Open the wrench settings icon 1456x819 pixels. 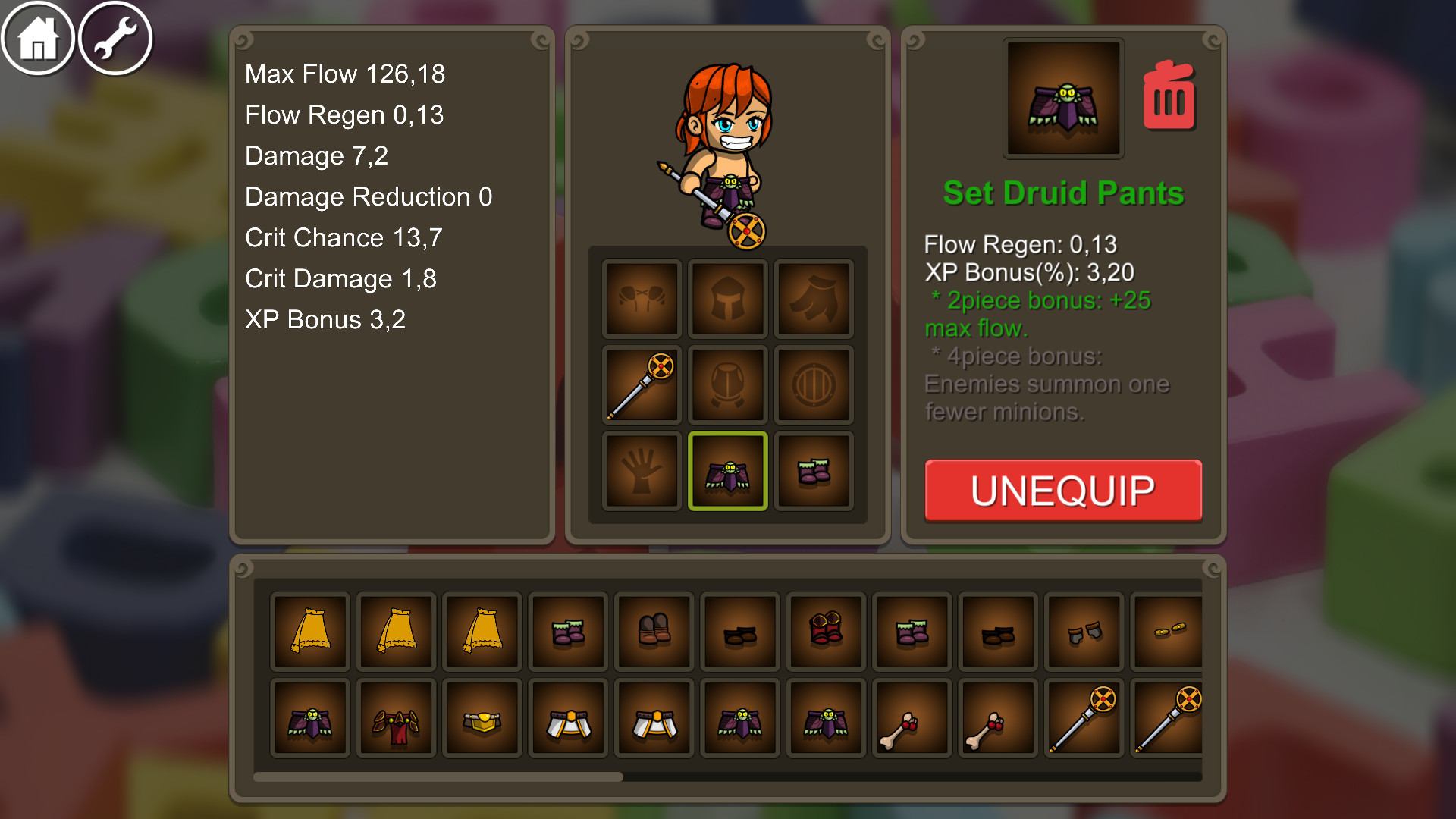(x=114, y=36)
